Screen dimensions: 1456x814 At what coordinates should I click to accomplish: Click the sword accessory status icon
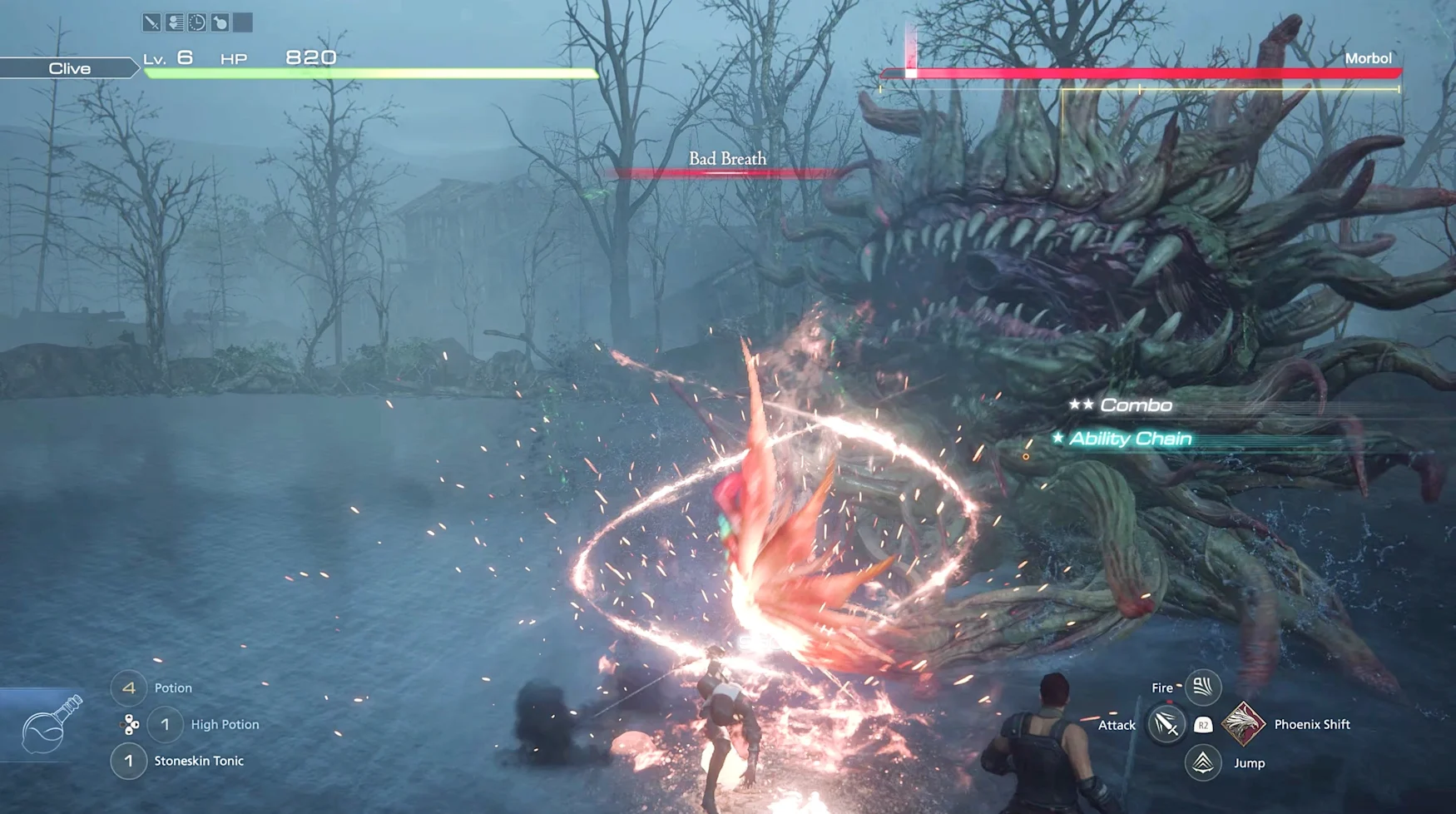pyautogui.click(x=151, y=22)
